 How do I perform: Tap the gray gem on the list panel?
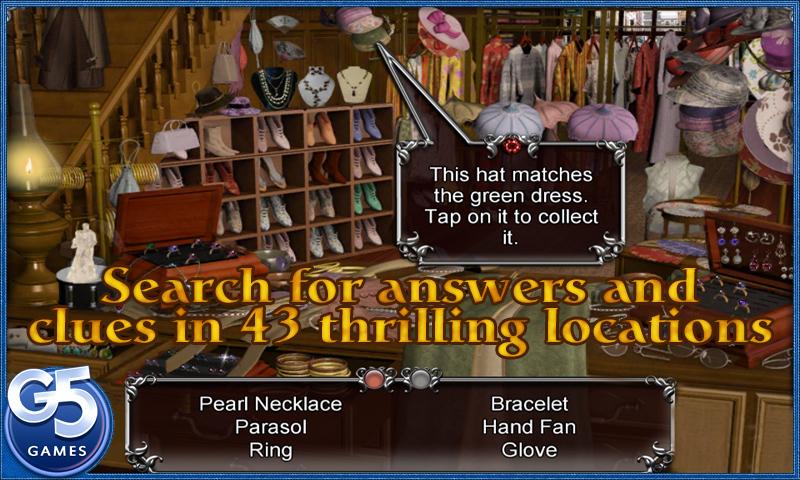click(x=421, y=378)
